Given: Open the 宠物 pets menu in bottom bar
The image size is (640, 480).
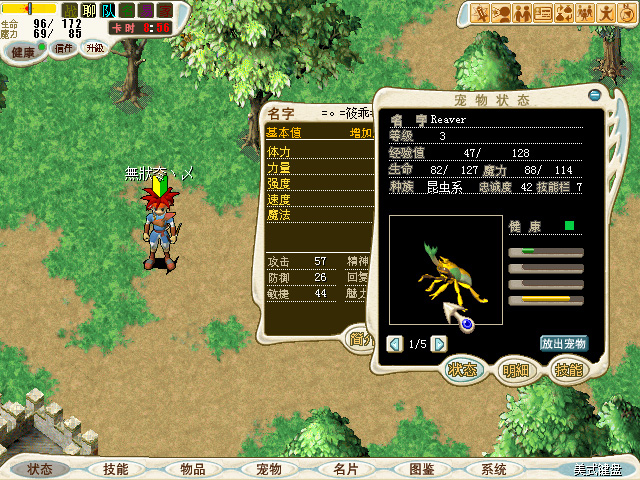Looking at the screenshot, I should click(268, 469).
